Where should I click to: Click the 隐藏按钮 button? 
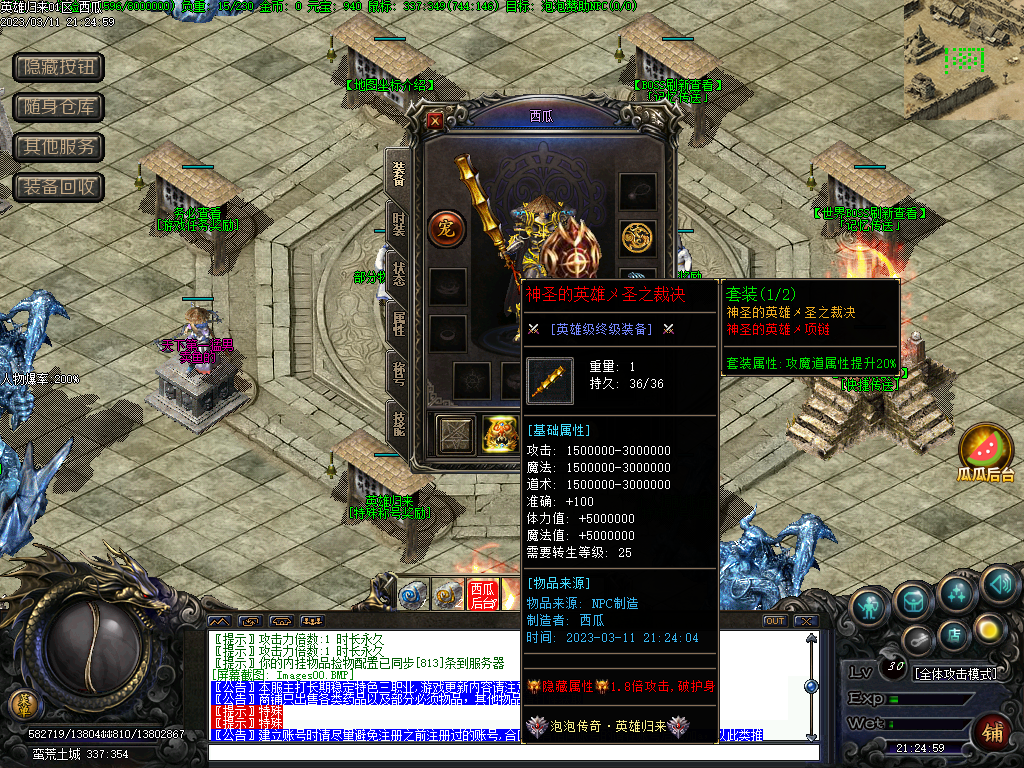tap(58, 67)
